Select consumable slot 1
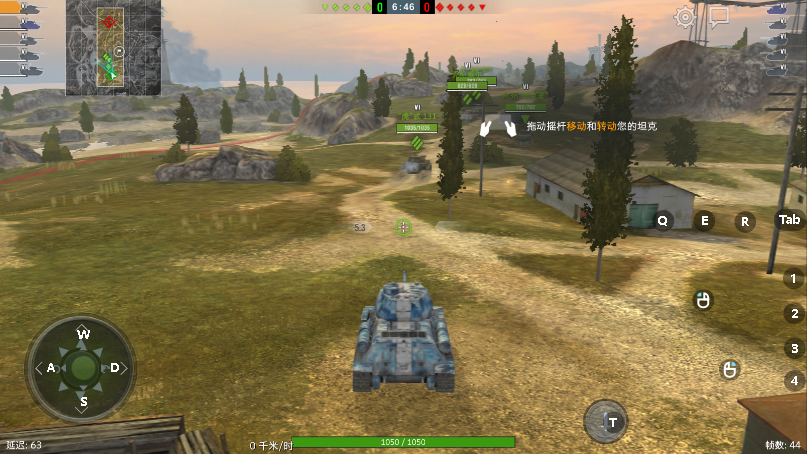807x454 pixels. [794, 279]
